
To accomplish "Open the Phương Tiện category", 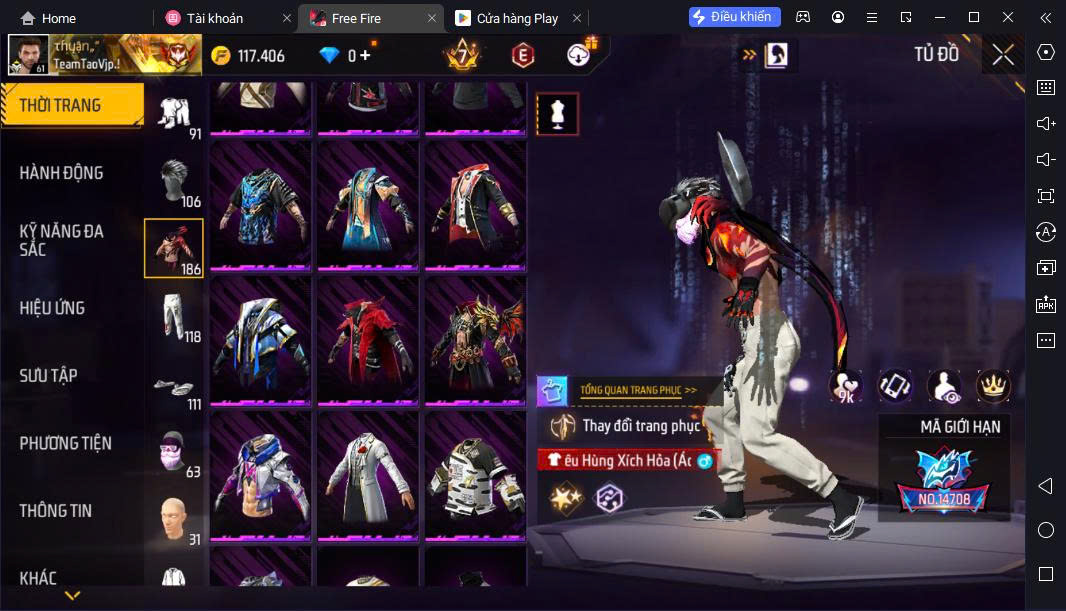I will 66,443.
